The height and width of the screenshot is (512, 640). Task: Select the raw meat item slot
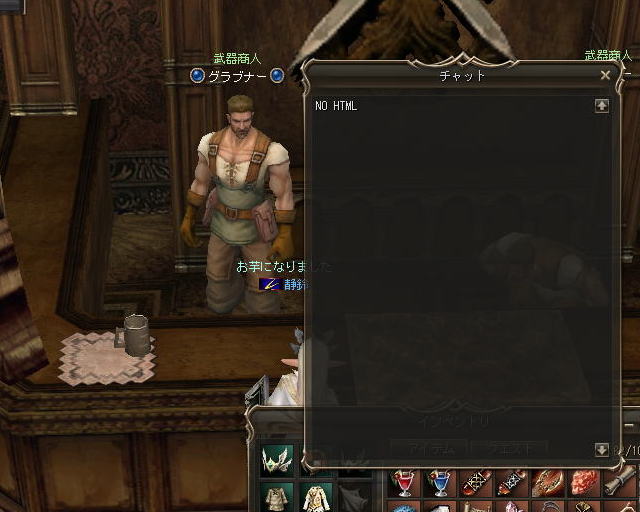(x=584, y=484)
